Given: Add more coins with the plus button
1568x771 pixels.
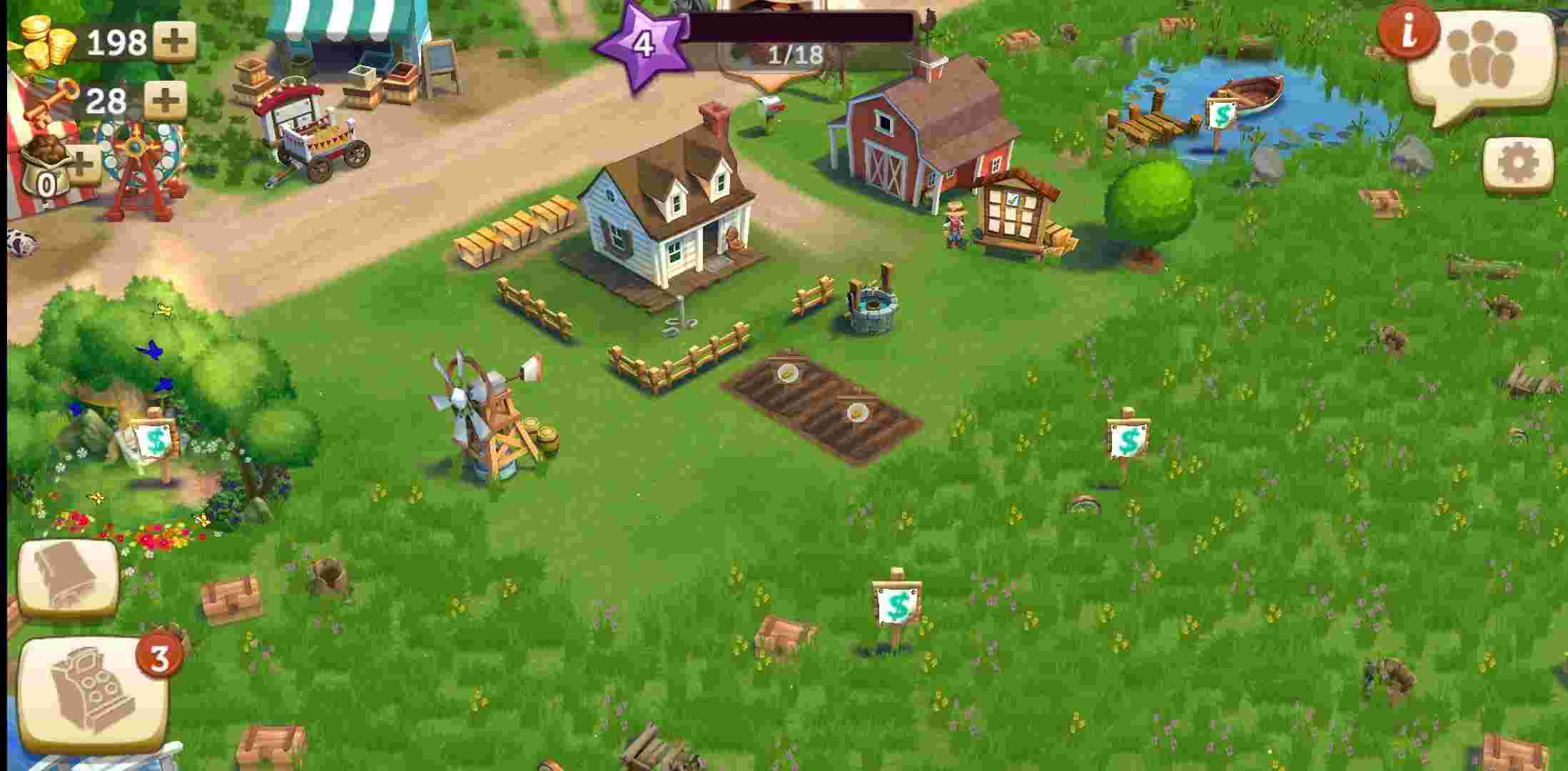Looking at the screenshot, I should pyautogui.click(x=175, y=41).
